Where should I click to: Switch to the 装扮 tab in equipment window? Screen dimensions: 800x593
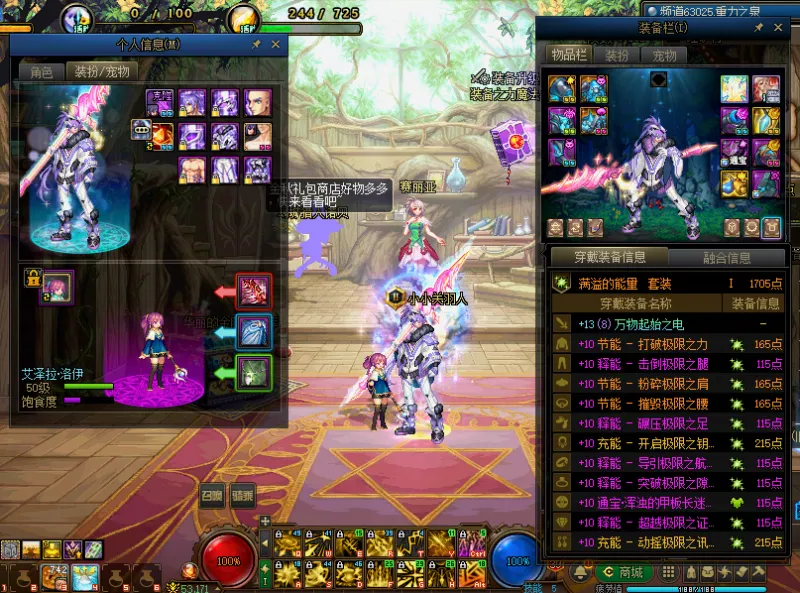(x=617, y=55)
